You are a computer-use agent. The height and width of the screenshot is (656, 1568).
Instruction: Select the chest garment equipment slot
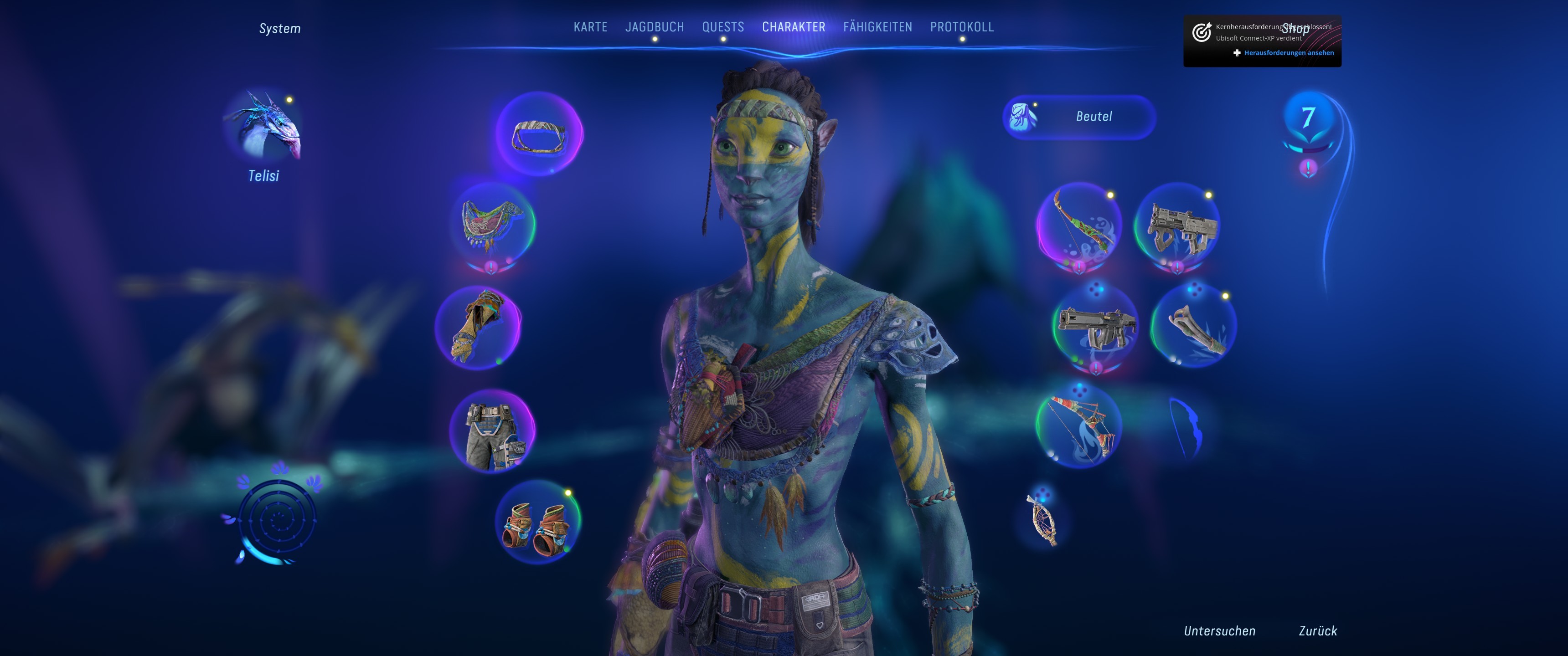[492, 225]
